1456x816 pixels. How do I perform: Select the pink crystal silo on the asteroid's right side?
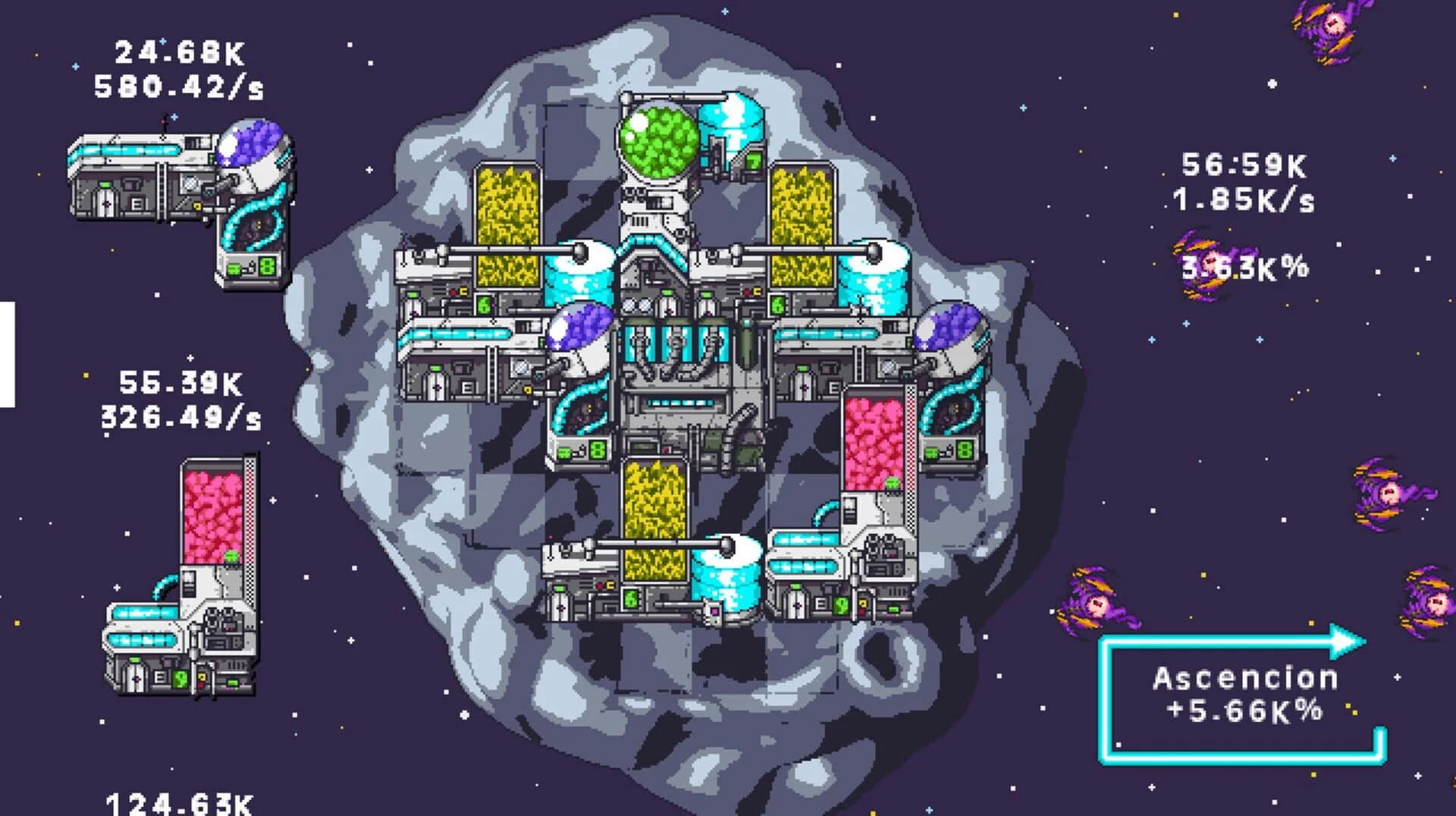(872, 447)
